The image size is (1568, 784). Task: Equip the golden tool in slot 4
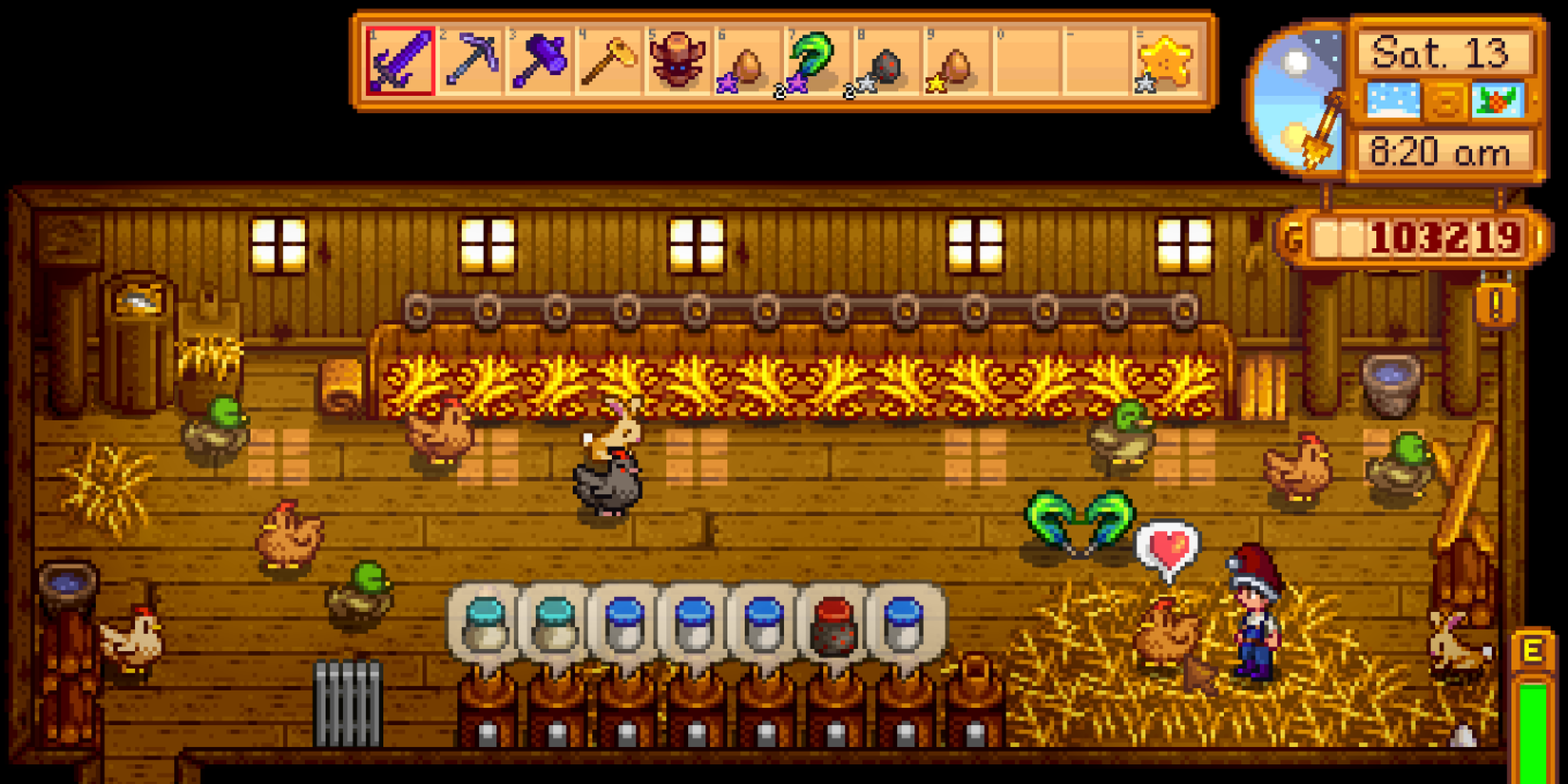coord(613,59)
